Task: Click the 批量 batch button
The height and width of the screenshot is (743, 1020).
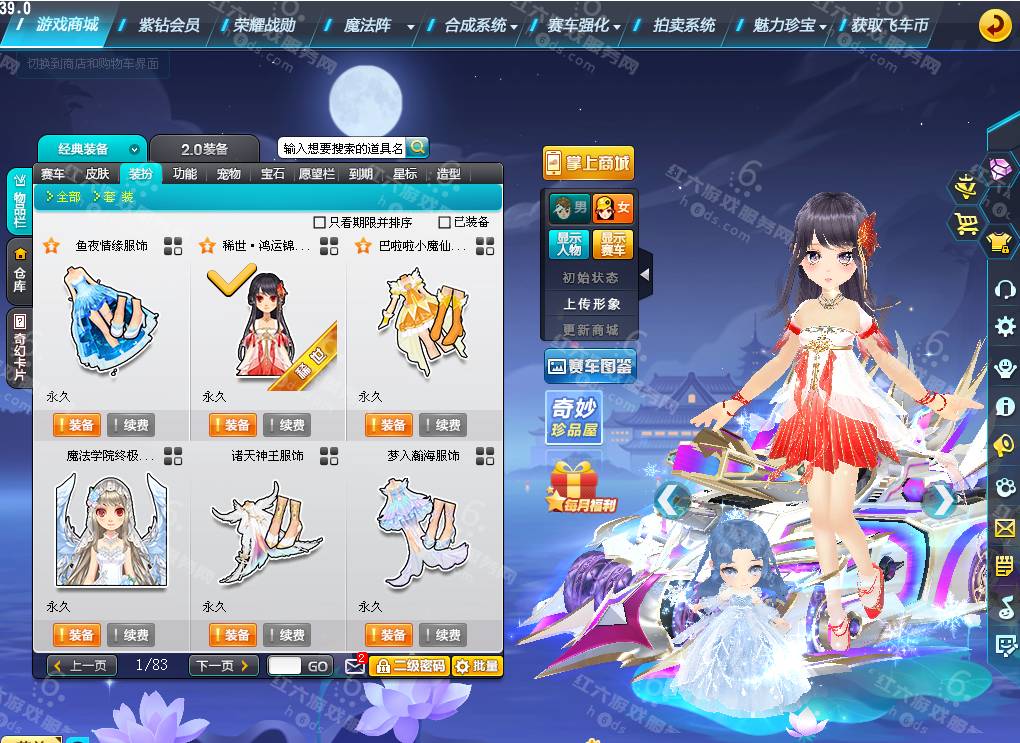Action: click(x=477, y=666)
